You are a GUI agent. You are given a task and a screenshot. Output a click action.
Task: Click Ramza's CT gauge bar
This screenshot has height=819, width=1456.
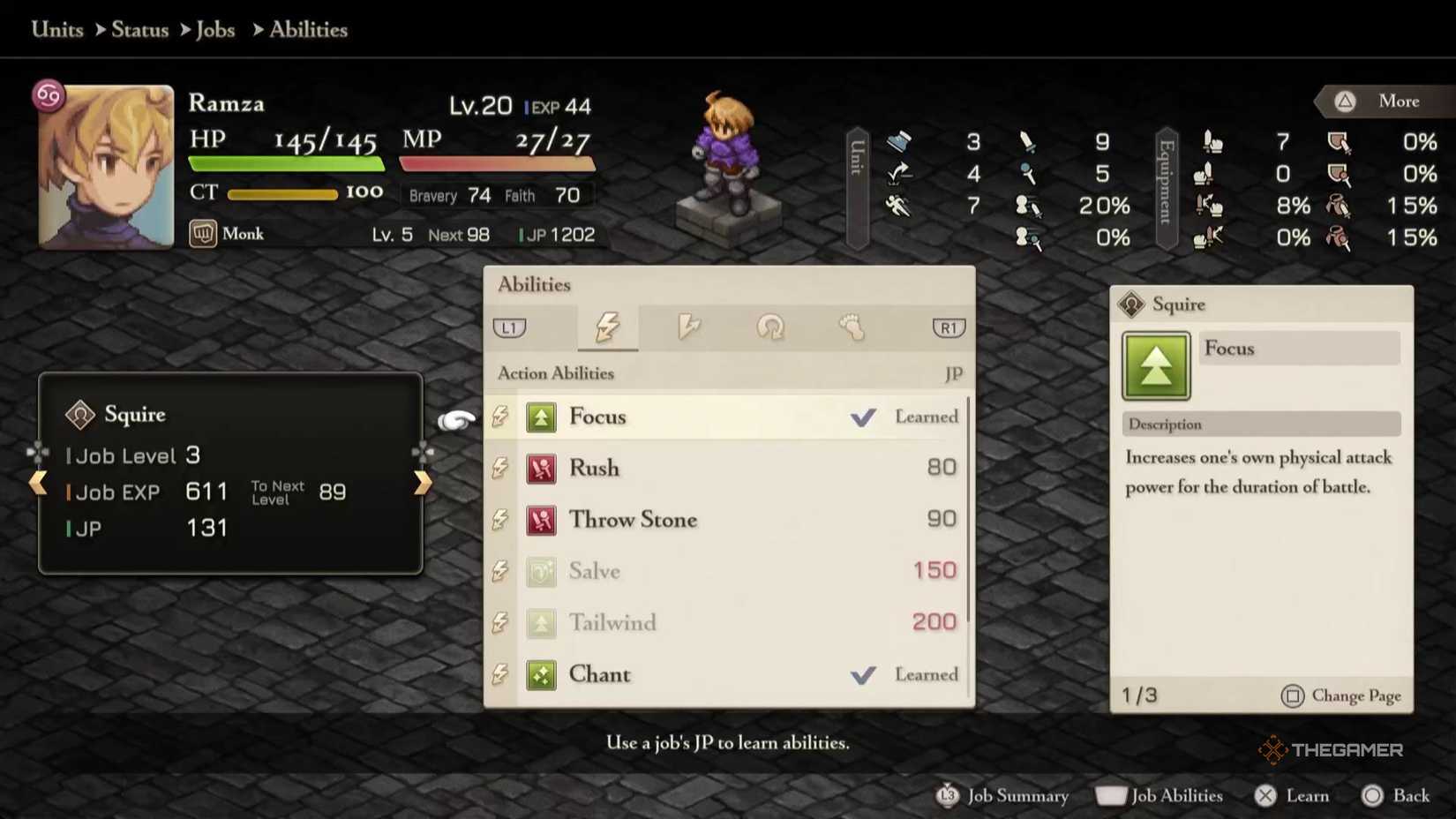pyautogui.click(x=282, y=192)
